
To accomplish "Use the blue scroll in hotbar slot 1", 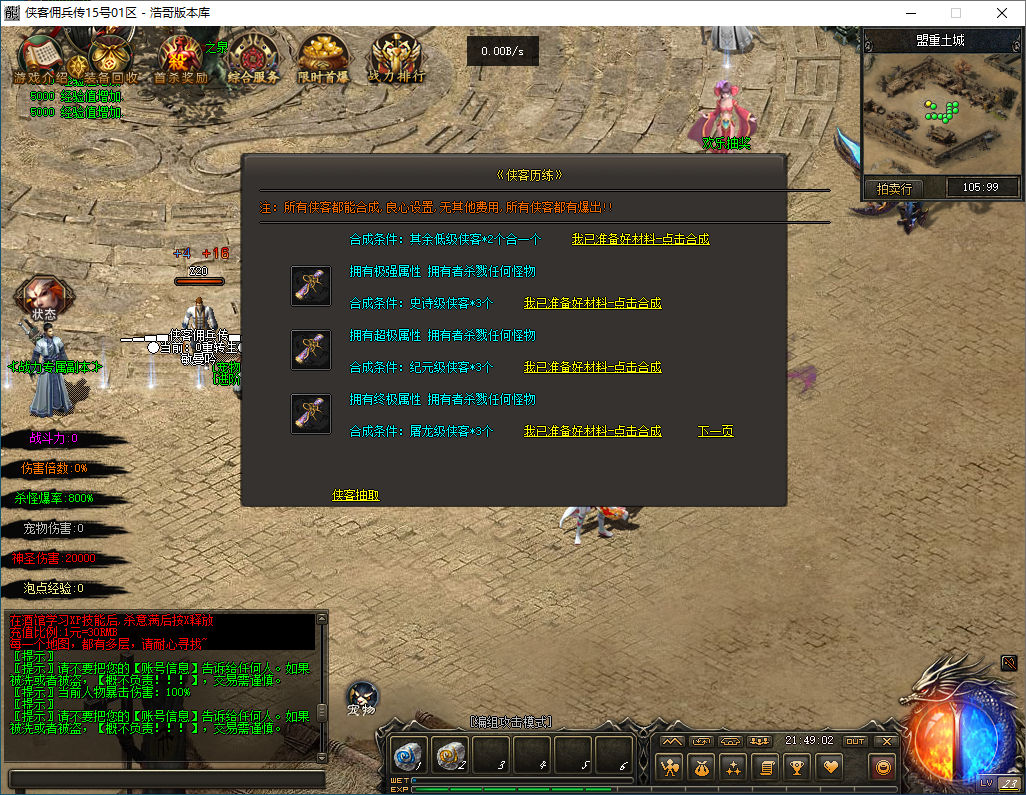I will tap(408, 755).
